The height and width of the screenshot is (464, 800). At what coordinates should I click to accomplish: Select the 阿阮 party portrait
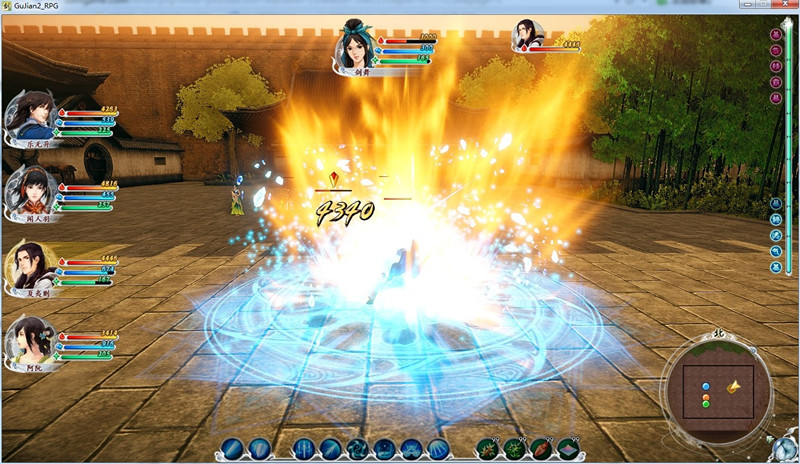pyautogui.click(x=30, y=339)
